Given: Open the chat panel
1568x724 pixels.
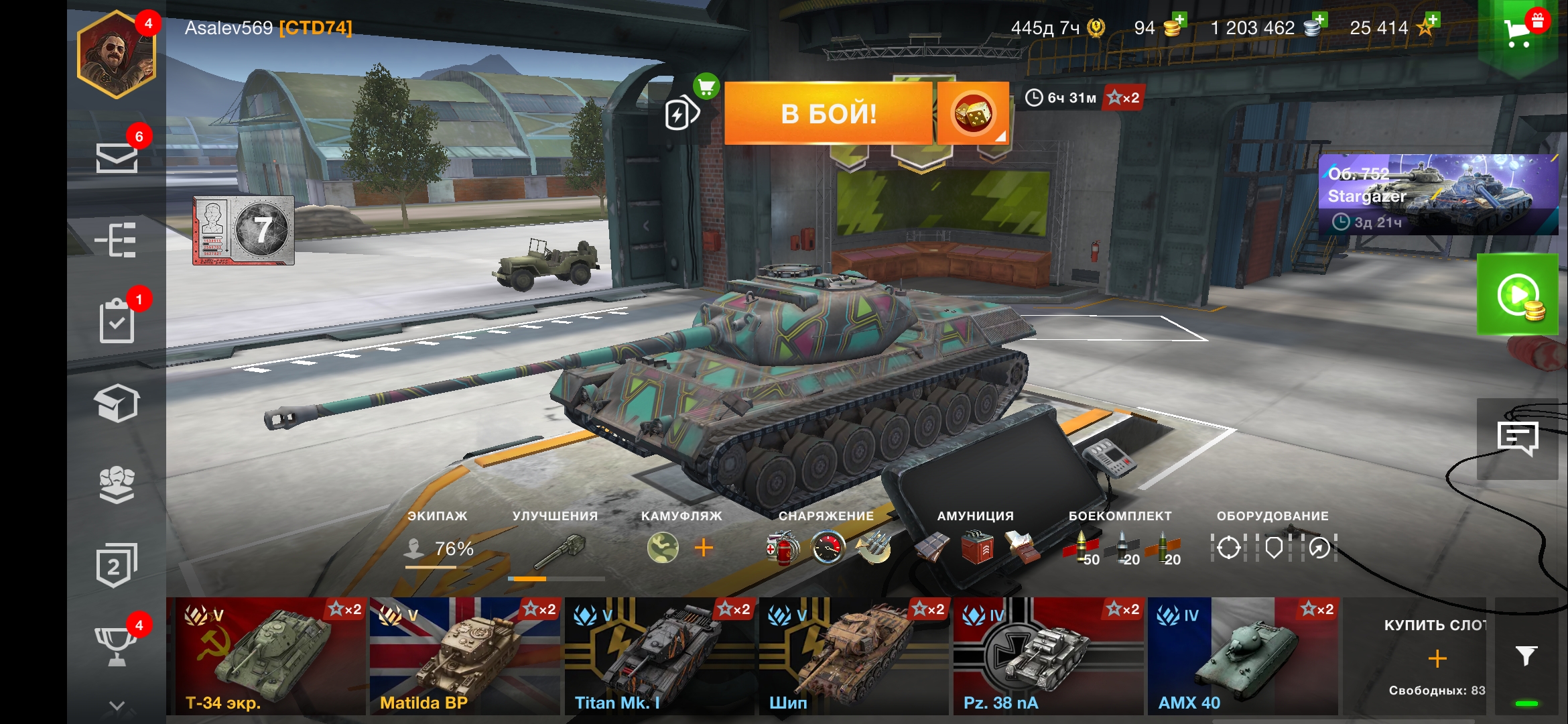Looking at the screenshot, I should pos(1518,438).
